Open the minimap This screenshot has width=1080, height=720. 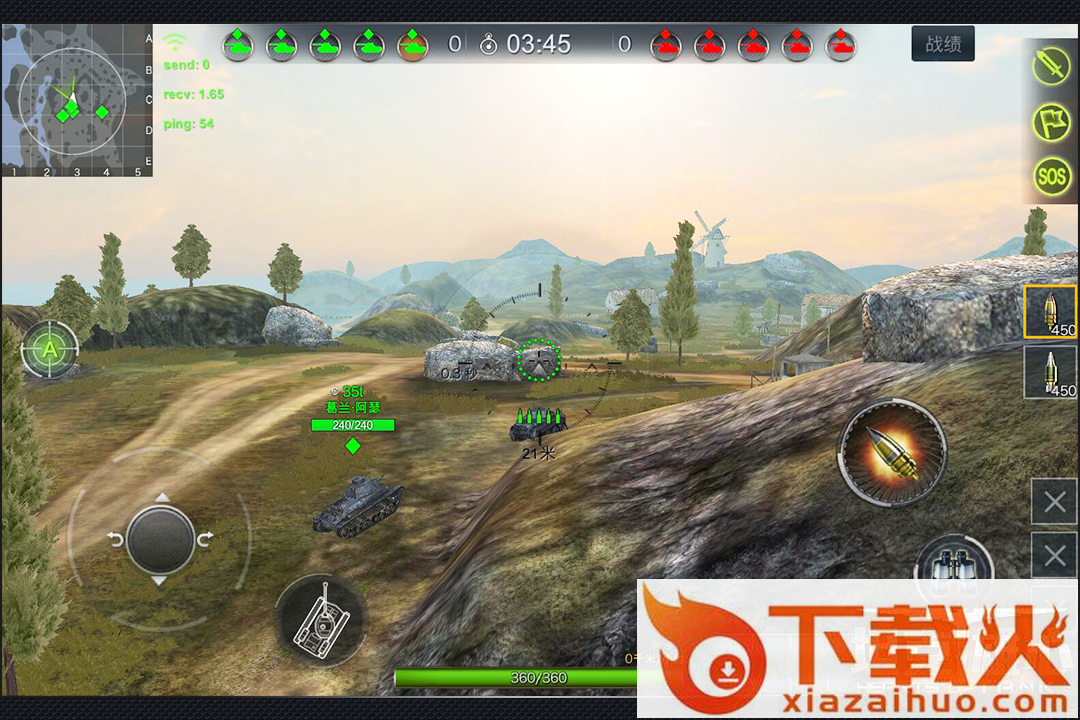tap(77, 100)
